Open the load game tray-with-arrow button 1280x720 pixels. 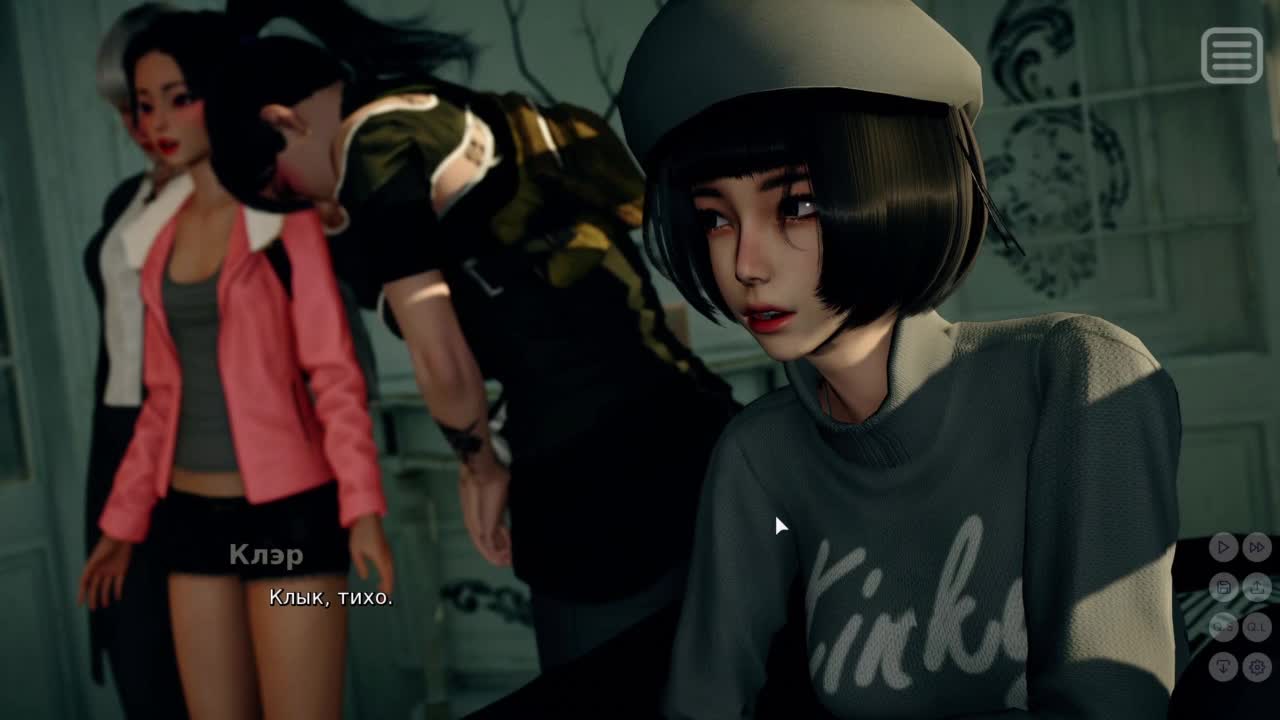(x=1257, y=587)
